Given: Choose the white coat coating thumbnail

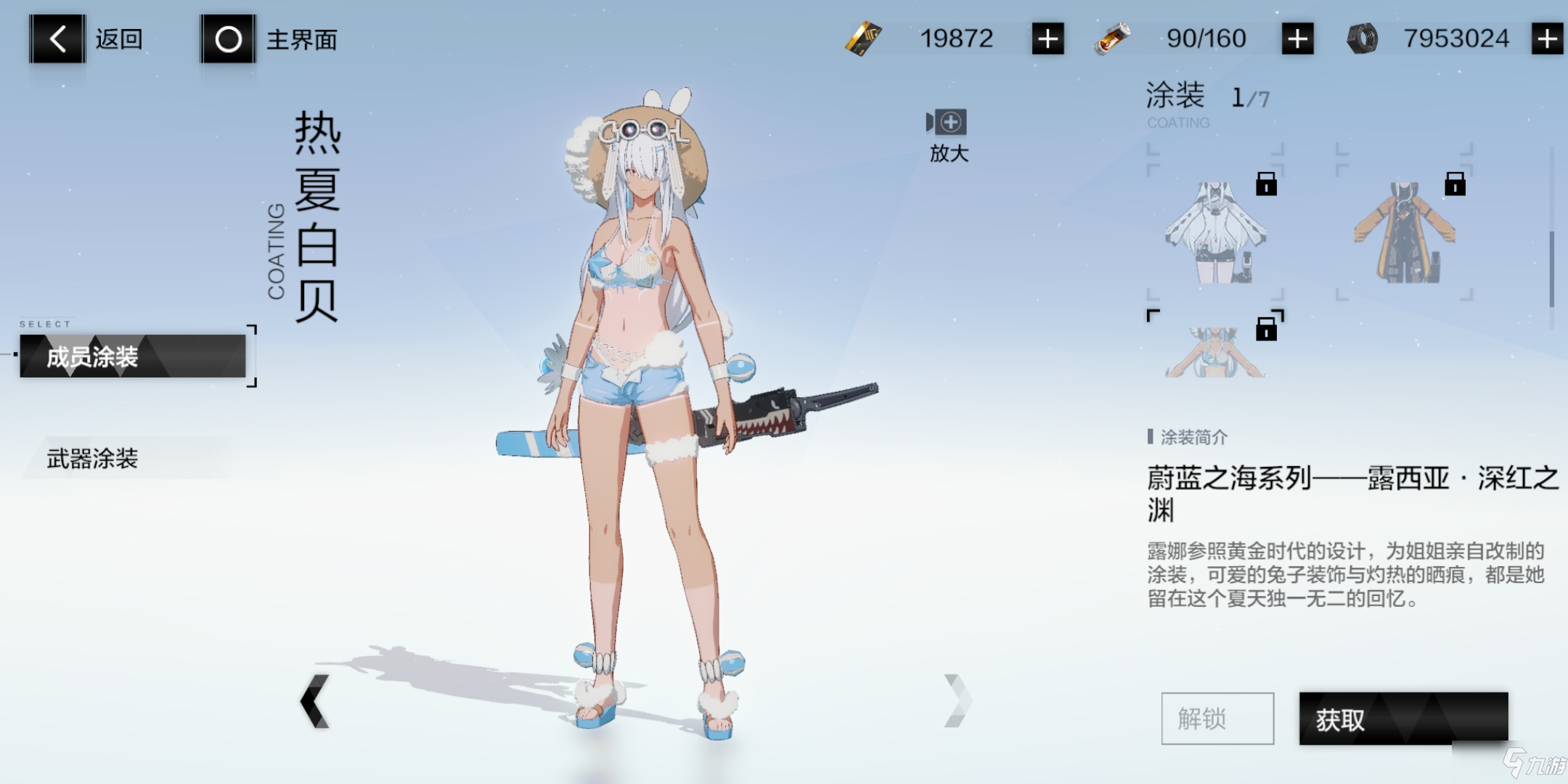Looking at the screenshot, I should coord(1215,232).
